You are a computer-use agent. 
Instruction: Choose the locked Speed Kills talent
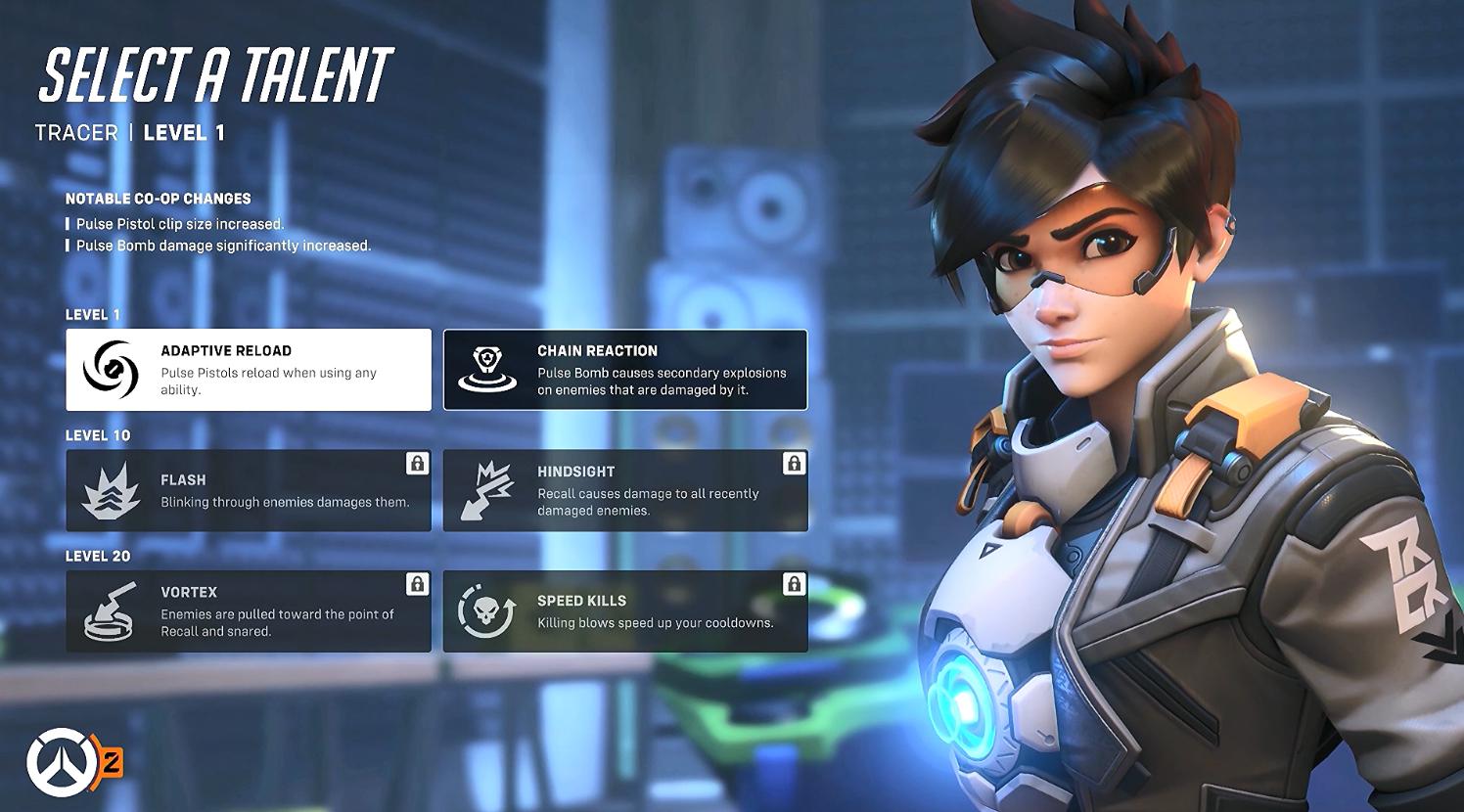[x=625, y=611]
